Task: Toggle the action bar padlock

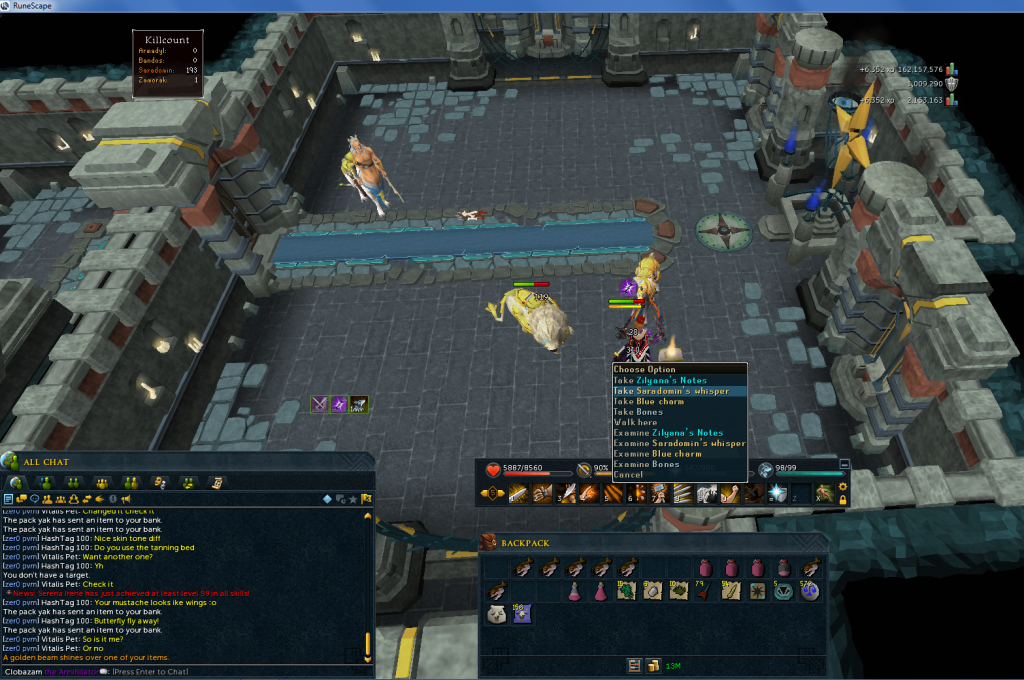Action: coord(843,499)
